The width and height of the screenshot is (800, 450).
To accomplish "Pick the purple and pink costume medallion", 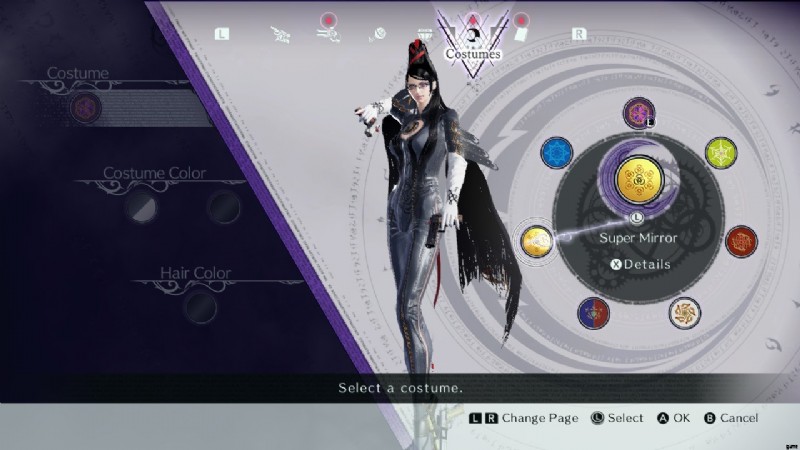I will [x=638, y=113].
